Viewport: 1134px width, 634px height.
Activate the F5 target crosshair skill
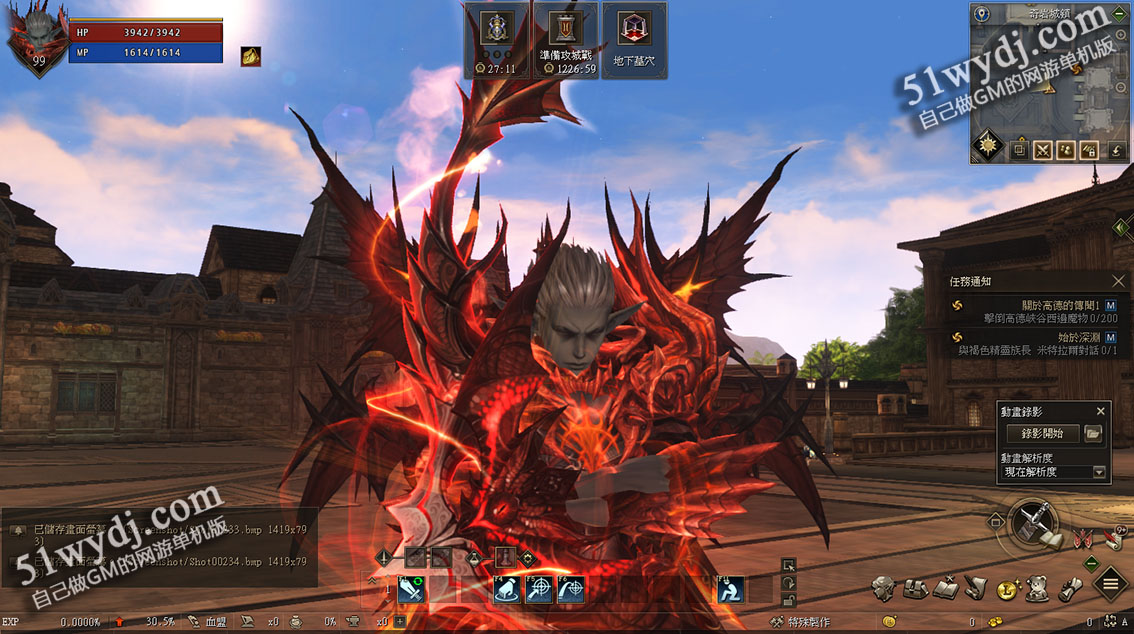(539, 590)
